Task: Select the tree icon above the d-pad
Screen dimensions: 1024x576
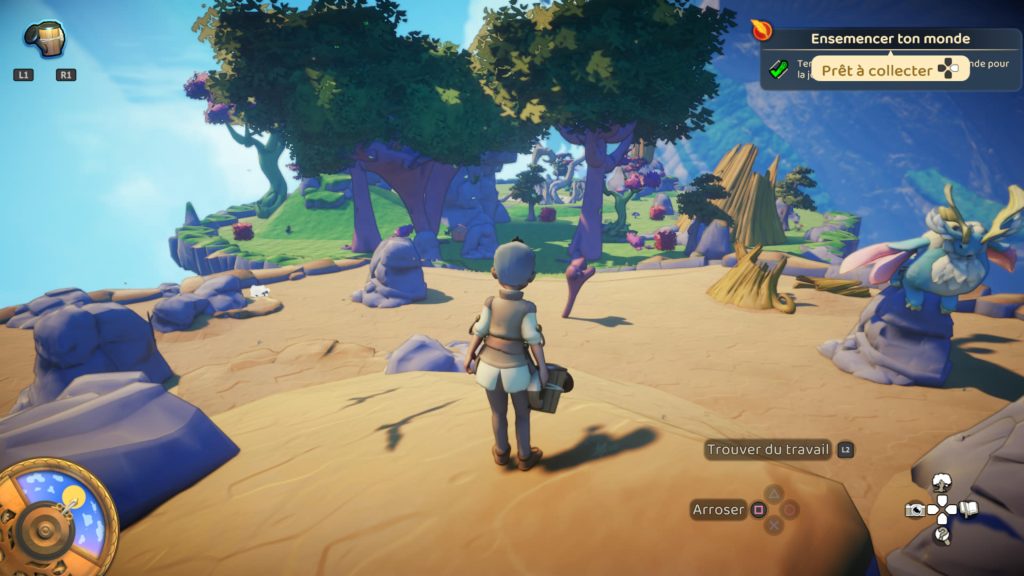Action: 941,485
